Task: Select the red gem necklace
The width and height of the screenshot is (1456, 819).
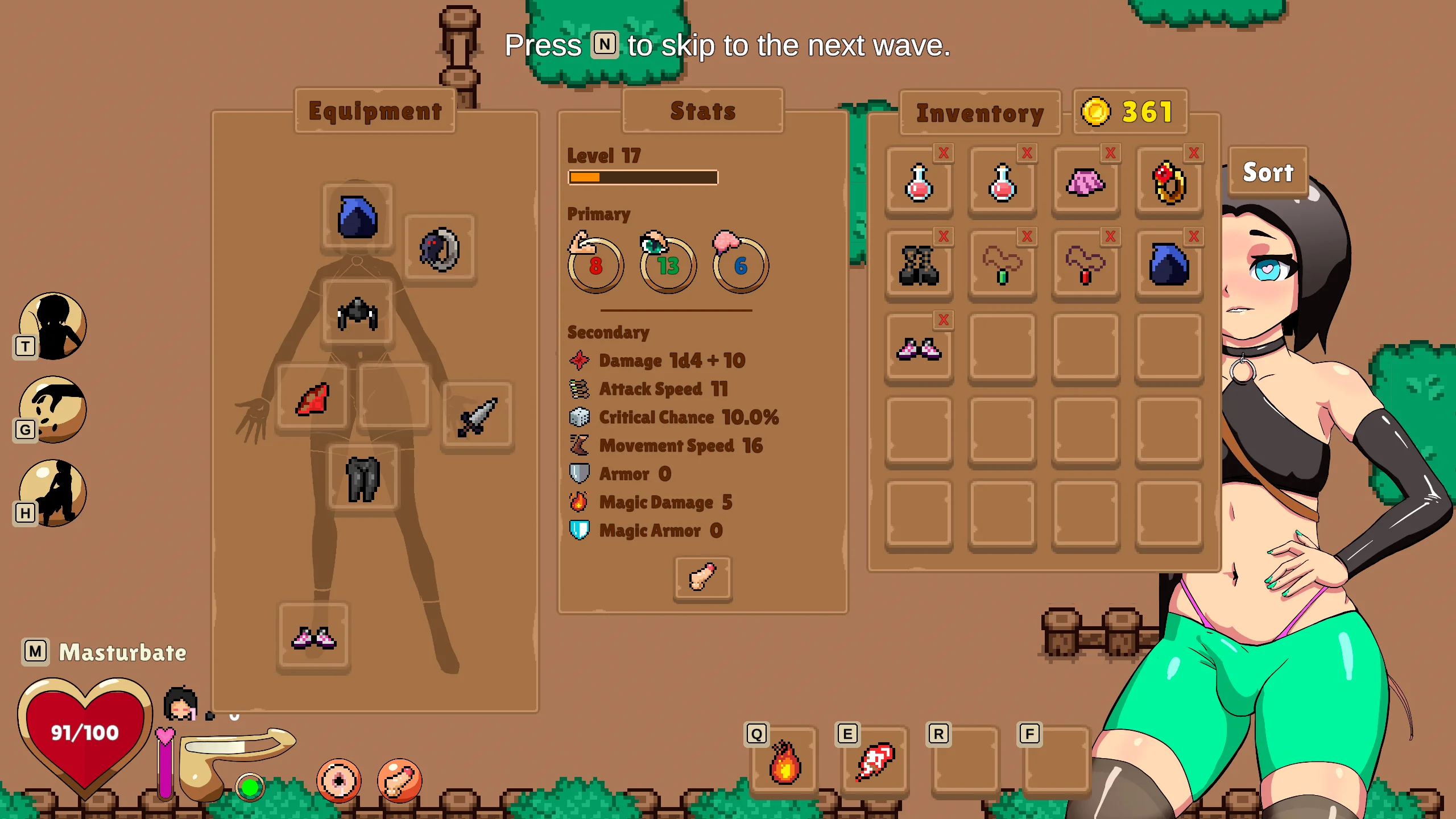Action: point(1085,266)
